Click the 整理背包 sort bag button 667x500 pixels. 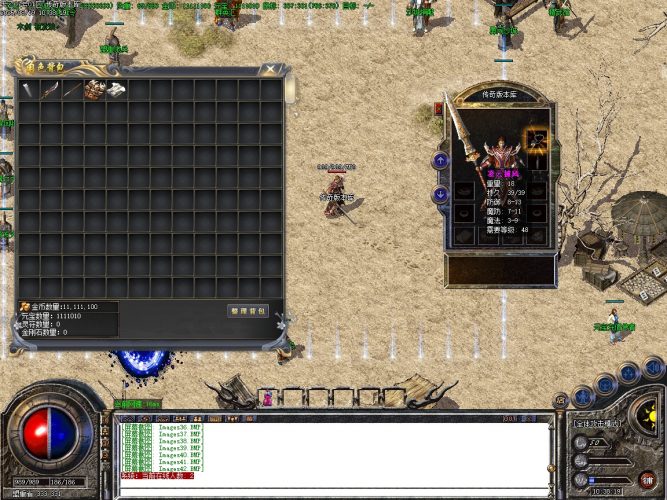pyautogui.click(x=247, y=311)
